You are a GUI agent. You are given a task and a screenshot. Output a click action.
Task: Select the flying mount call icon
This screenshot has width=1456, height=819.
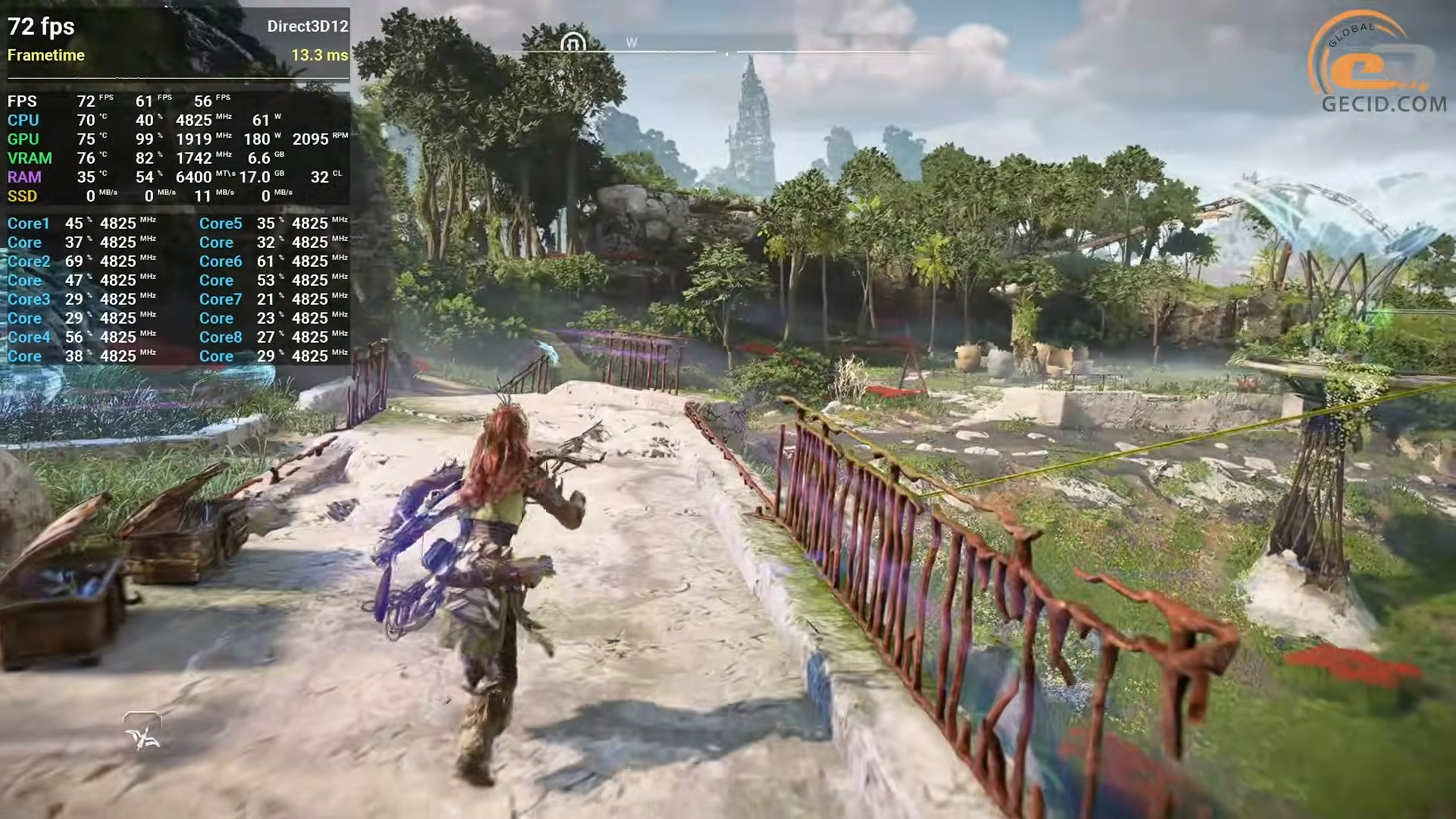143,733
